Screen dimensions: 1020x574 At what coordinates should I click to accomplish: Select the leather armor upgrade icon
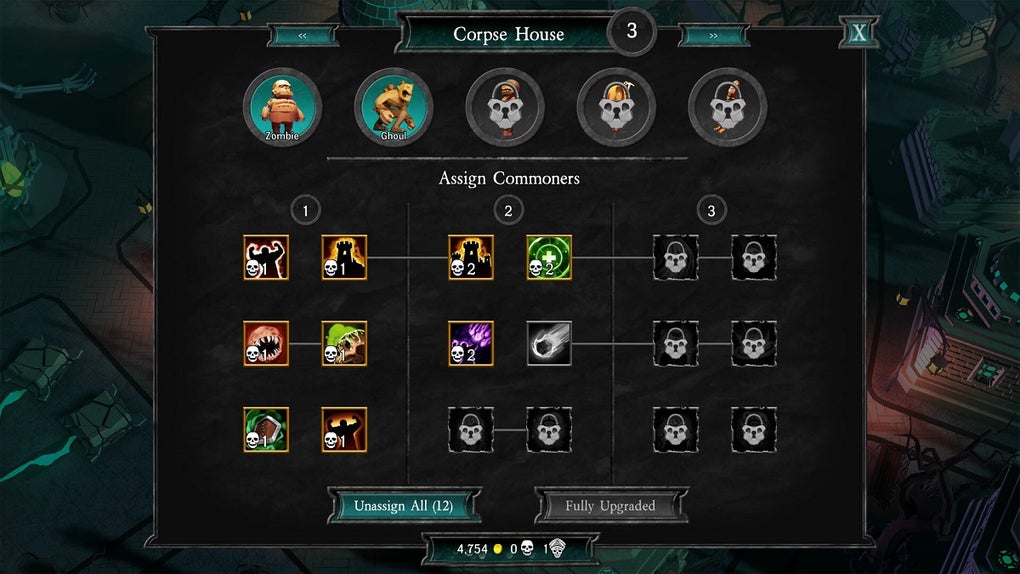(x=266, y=429)
